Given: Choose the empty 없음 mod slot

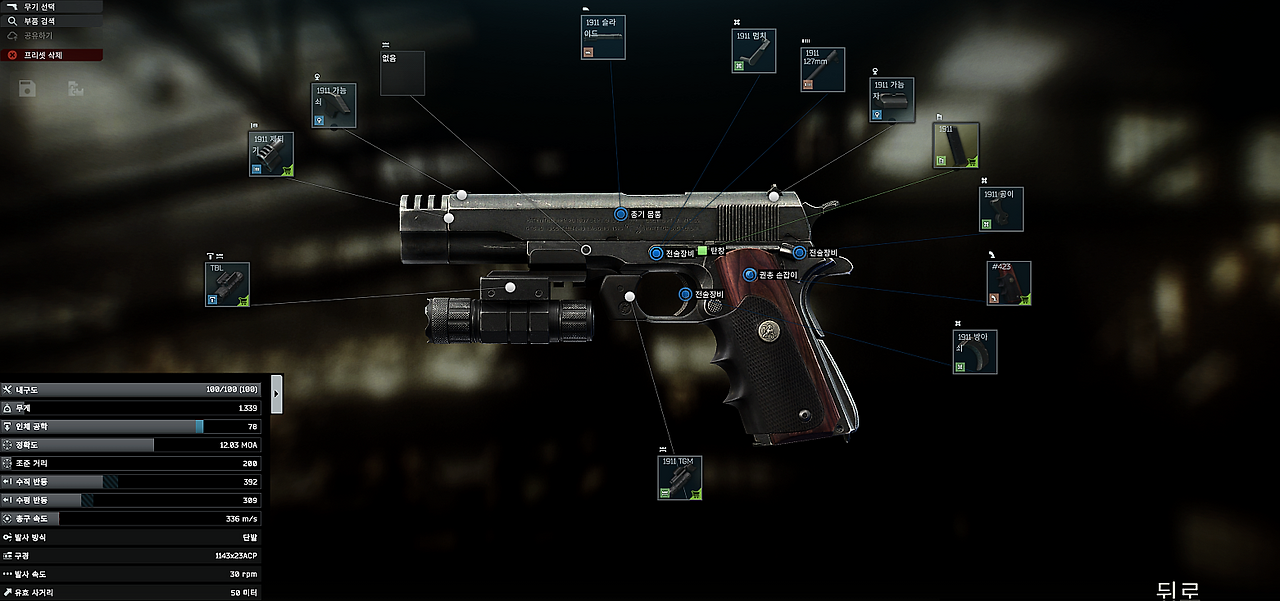Looking at the screenshot, I should 402,73.
